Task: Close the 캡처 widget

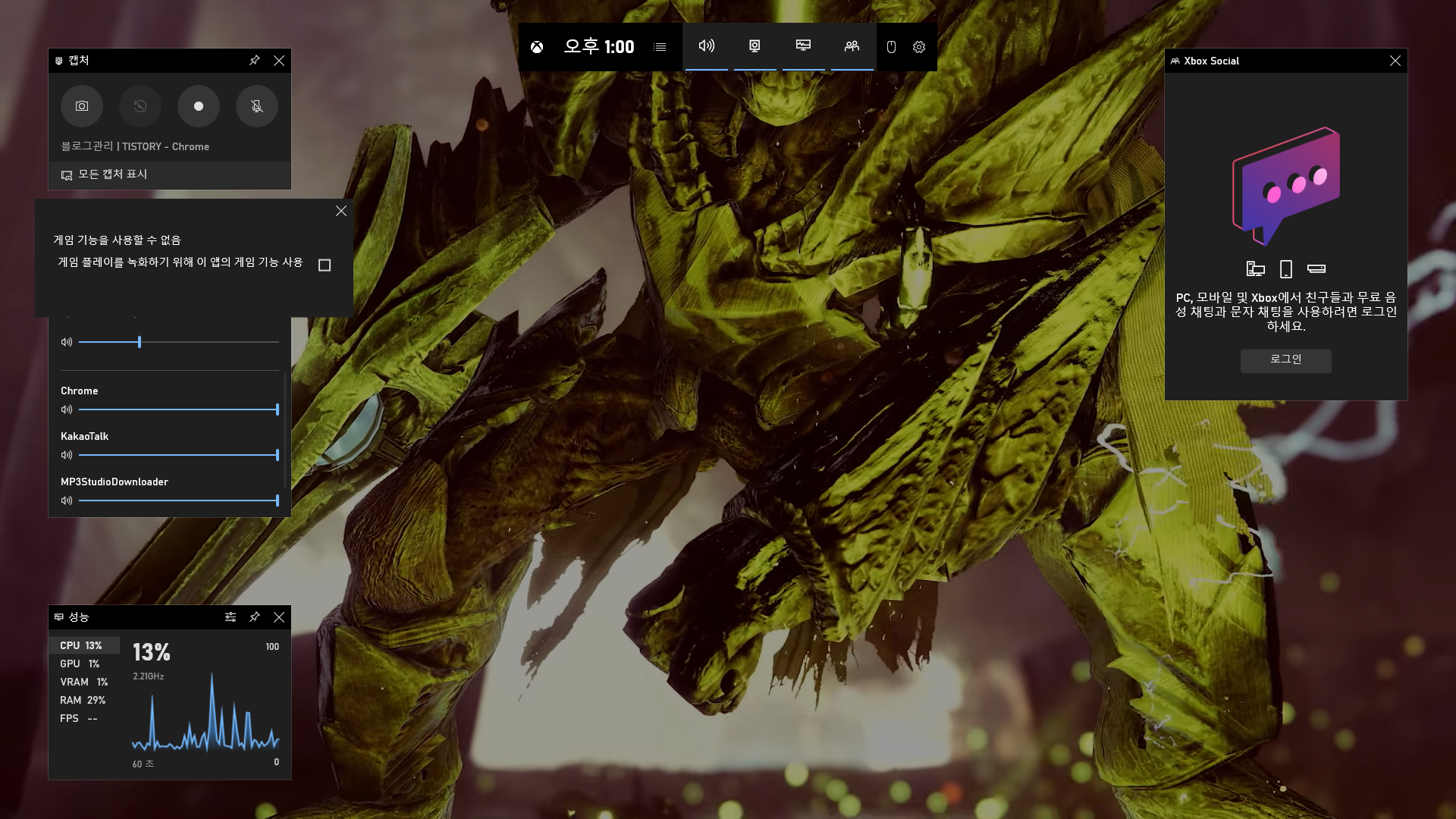Action: (279, 61)
